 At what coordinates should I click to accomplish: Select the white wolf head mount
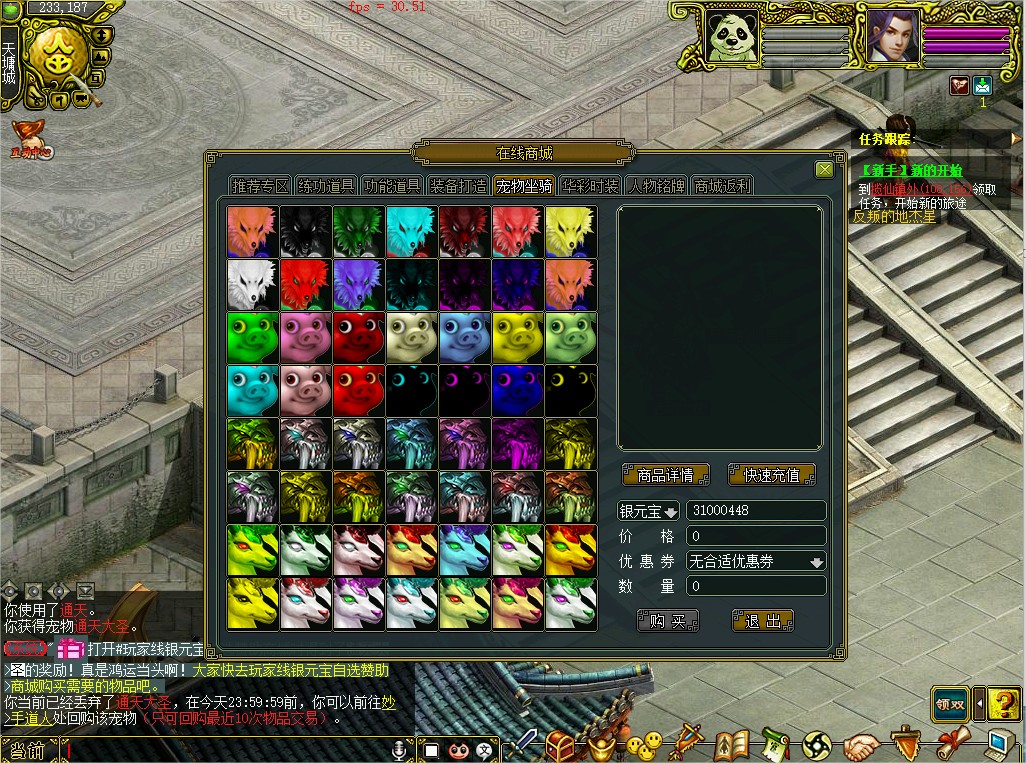252,284
